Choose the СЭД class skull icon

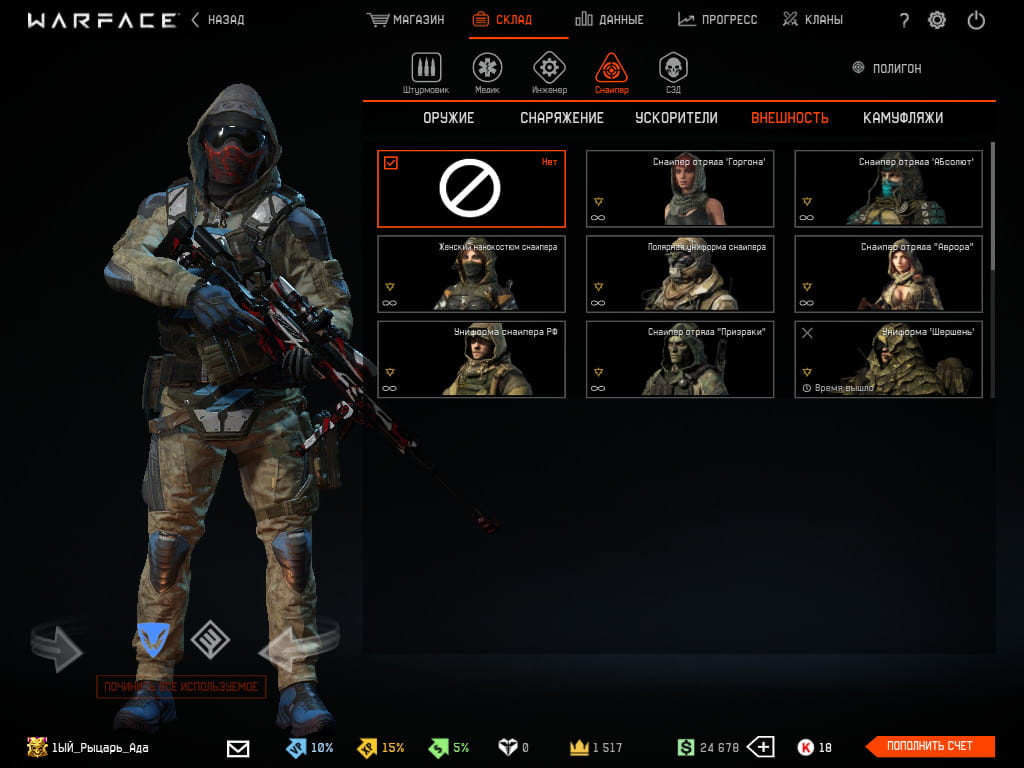point(673,70)
